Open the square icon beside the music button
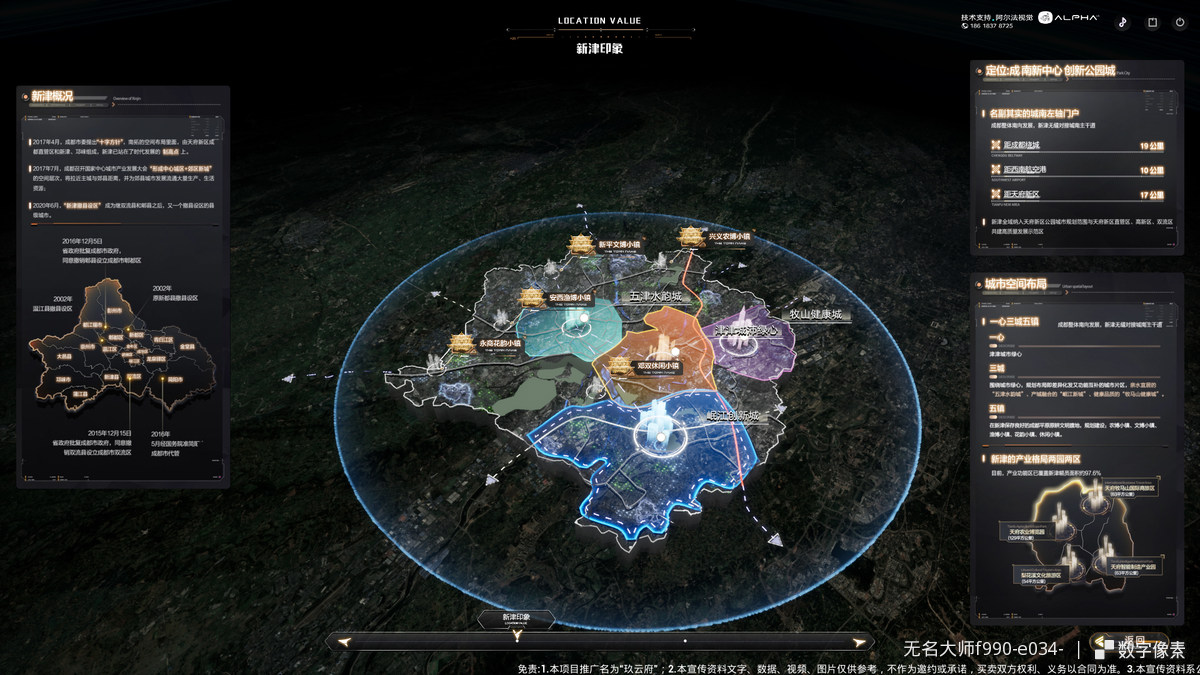This screenshot has height=675, width=1200. 1152,22
